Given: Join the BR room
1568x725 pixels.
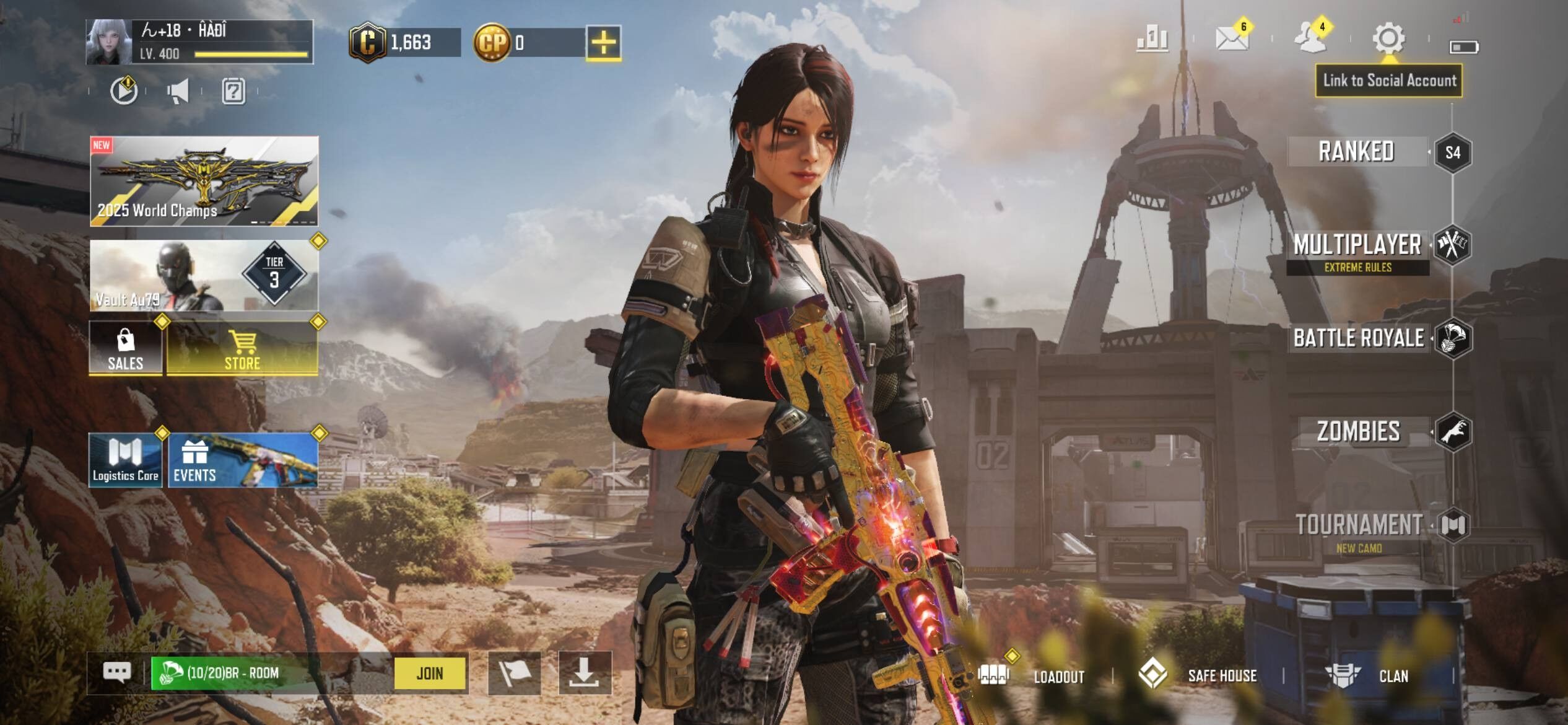Looking at the screenshot, I should click(x=430, y=673).
